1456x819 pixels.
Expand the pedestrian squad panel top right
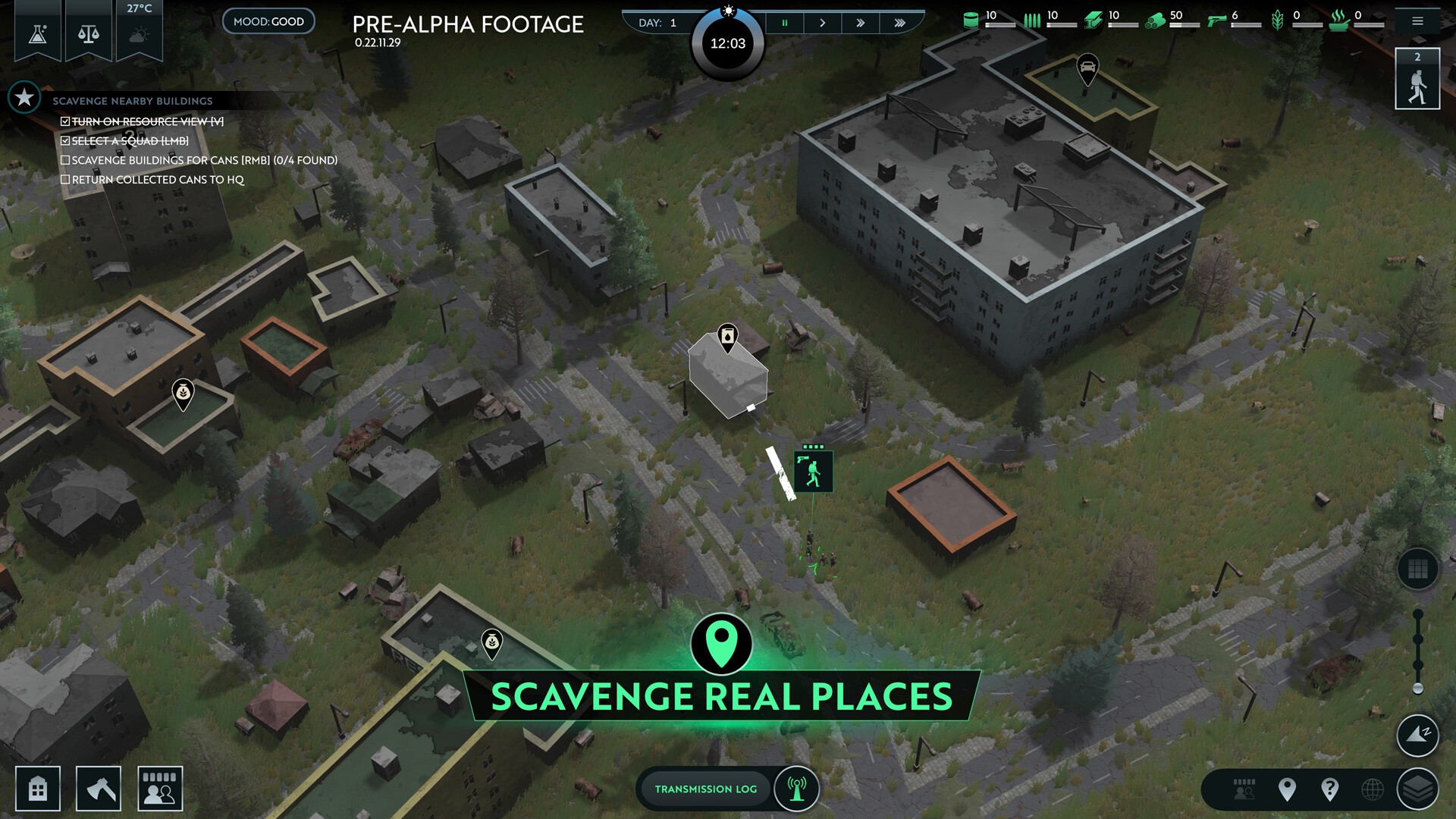pos(1417,78)
